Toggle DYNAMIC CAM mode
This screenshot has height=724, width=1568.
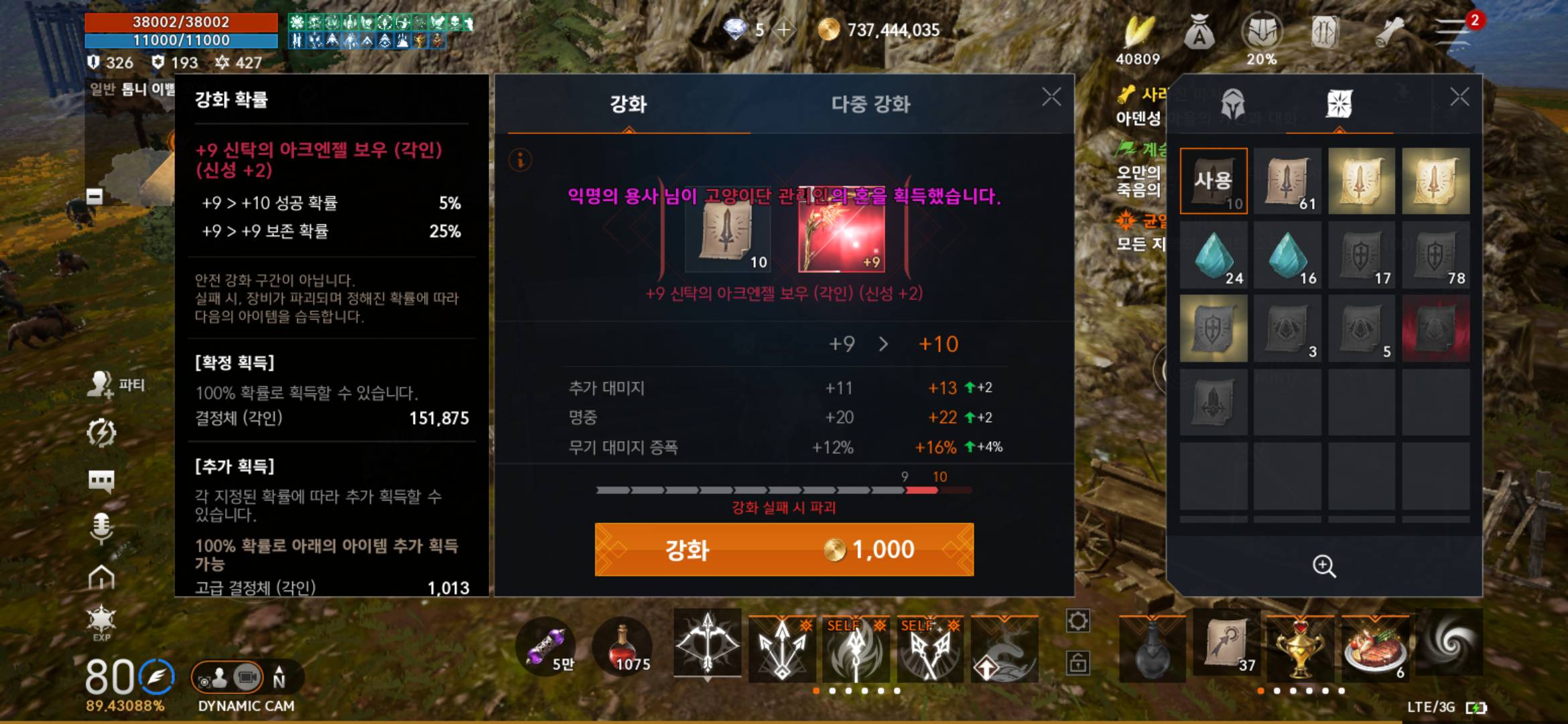click(x=246, y=706)
